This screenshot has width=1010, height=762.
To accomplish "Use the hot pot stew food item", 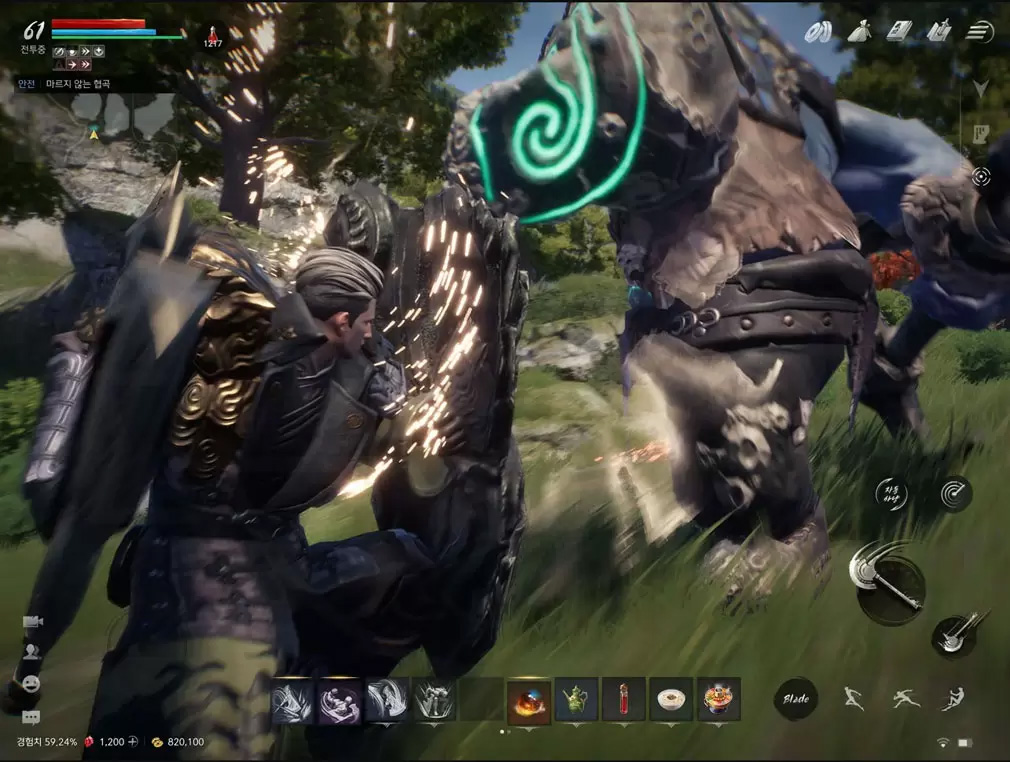I will [718, 699].
